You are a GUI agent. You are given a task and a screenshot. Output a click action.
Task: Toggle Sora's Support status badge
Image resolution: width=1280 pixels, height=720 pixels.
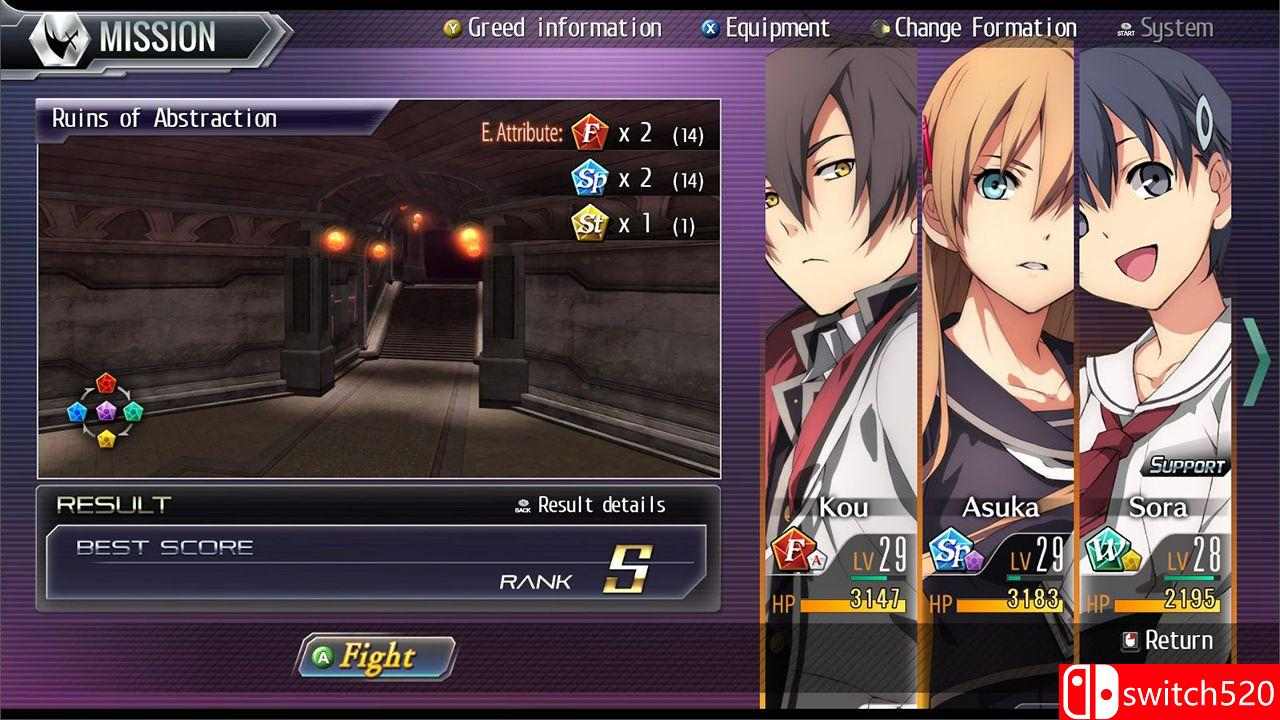point(1185,464)
